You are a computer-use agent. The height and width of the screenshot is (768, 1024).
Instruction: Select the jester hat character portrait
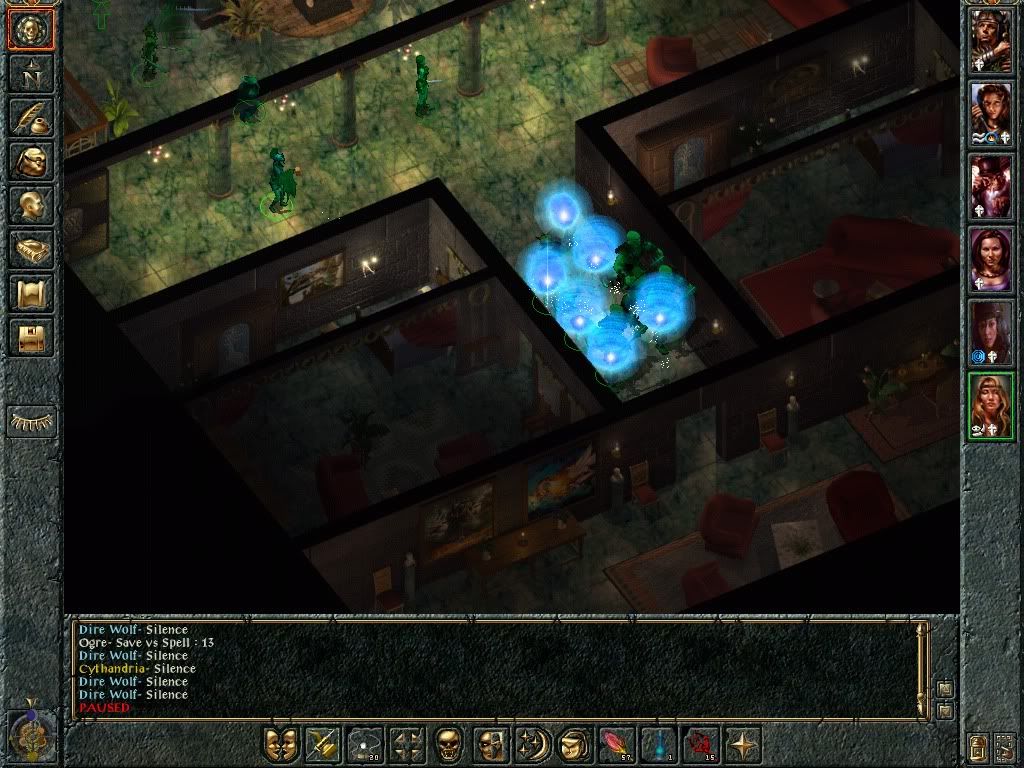[x=991, y=186]
